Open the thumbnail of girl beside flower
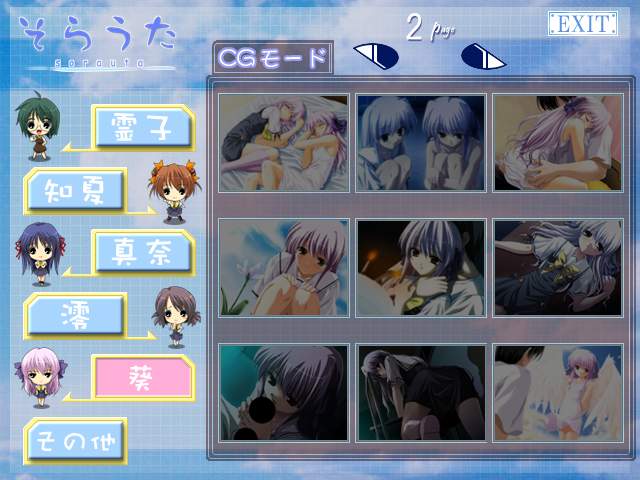640x480 pixels. point(284,268)
